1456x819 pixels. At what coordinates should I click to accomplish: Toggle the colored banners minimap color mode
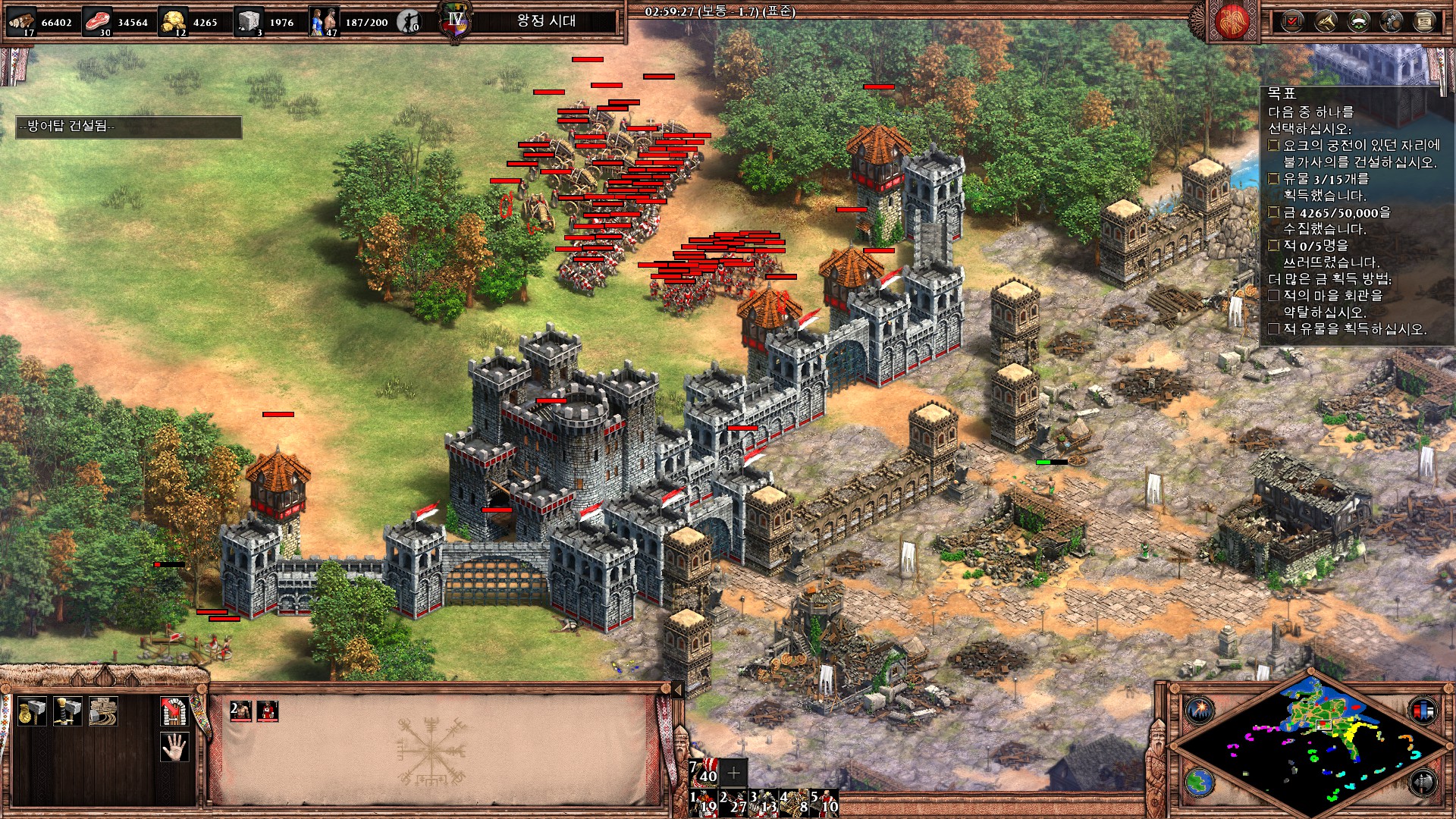click(x=1423, y=711)
